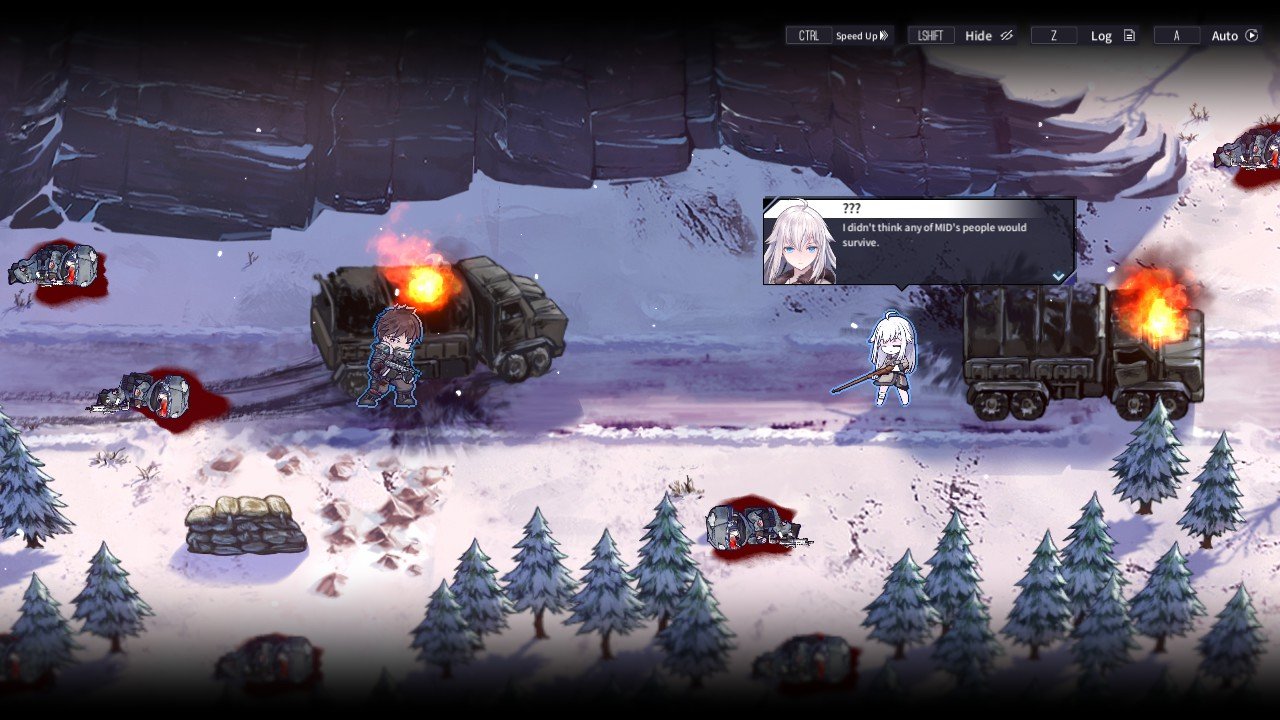
Task: Click the Z keybind slot
Action: point(1053,35)
